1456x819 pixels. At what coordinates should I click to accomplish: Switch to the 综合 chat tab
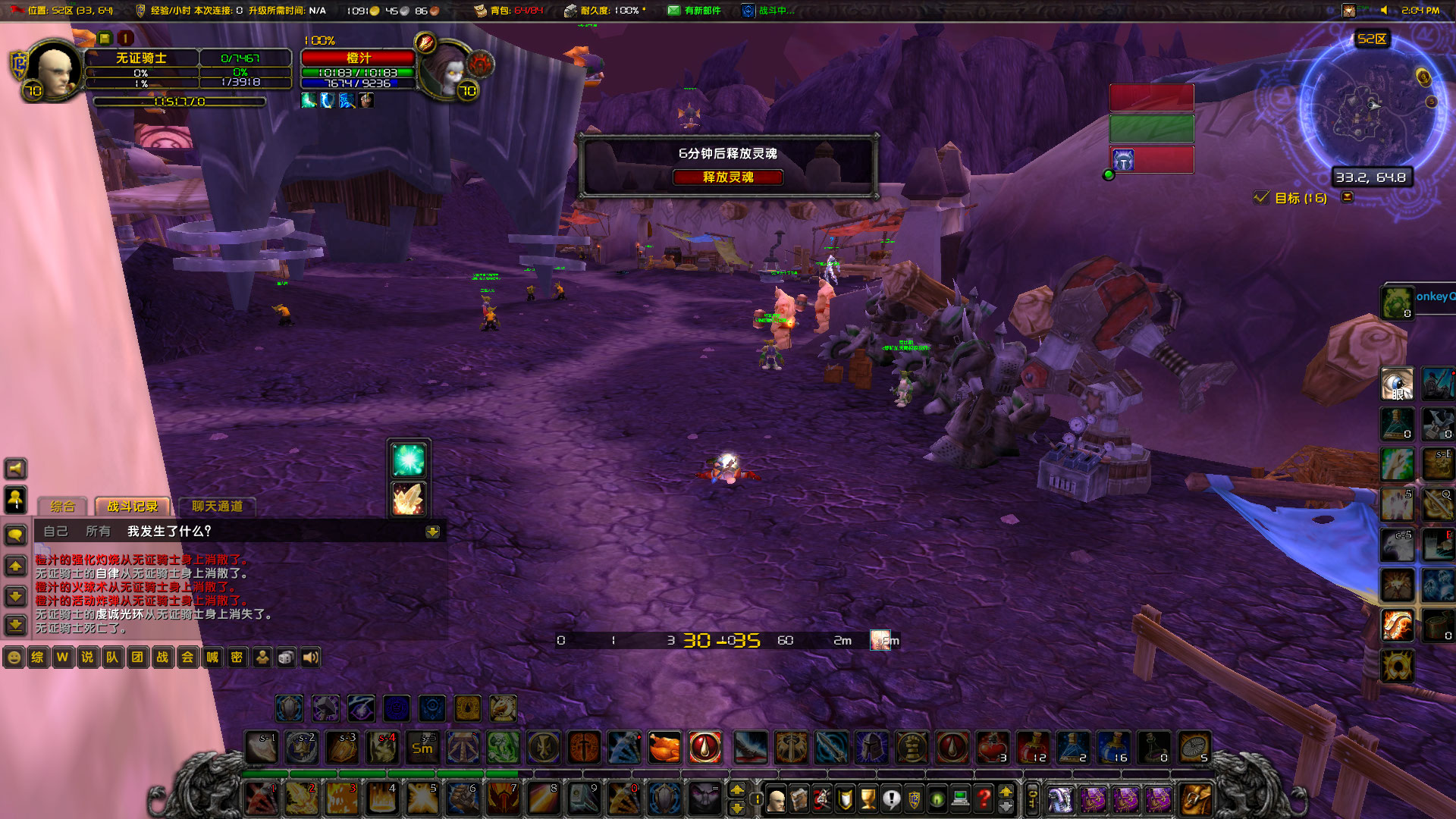pyautogui.click(x=63, y=507)
